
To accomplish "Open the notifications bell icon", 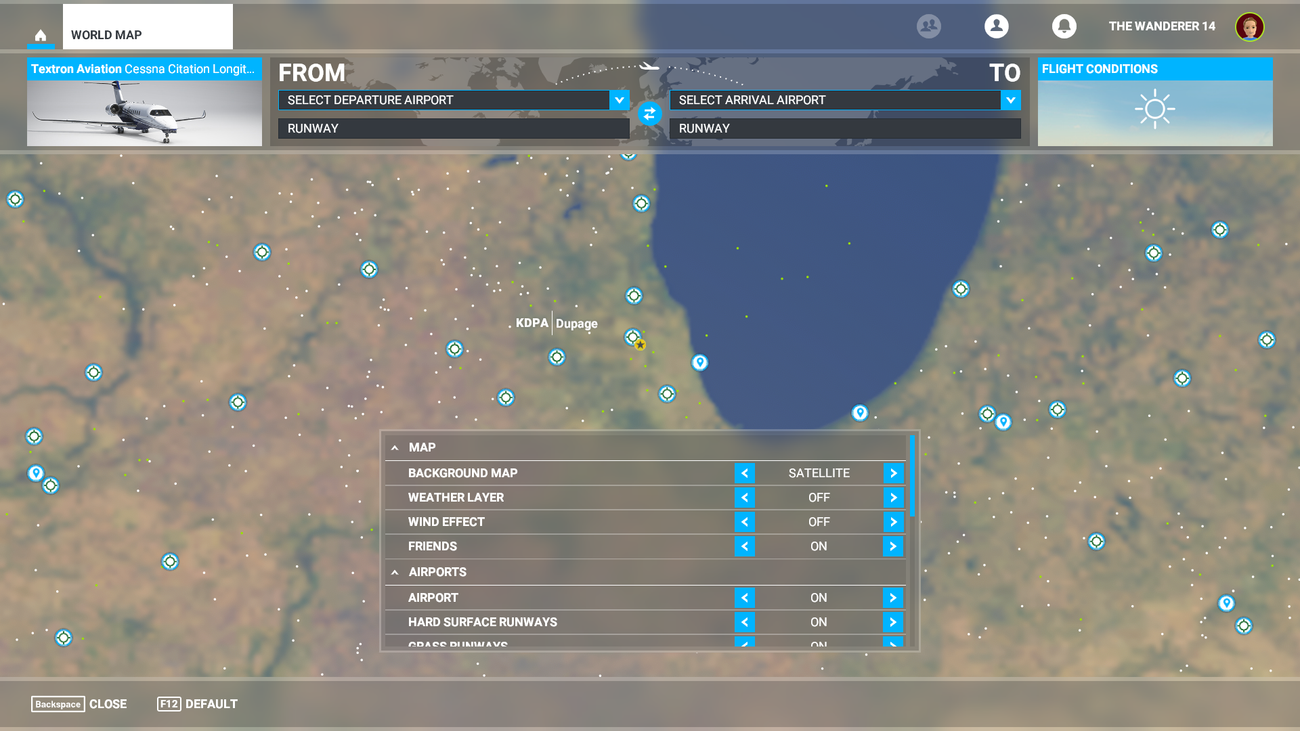I will [x=1063, y=26].
